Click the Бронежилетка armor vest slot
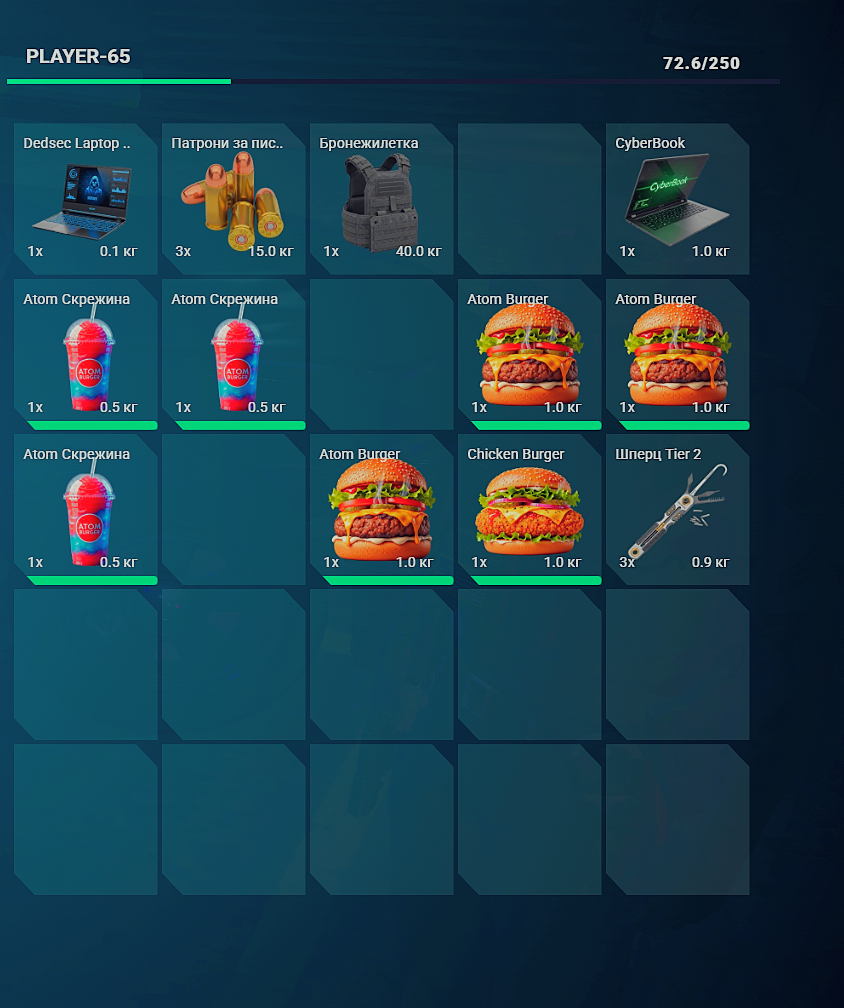Viewport: 844px width, 1008px height. (381, 199)
